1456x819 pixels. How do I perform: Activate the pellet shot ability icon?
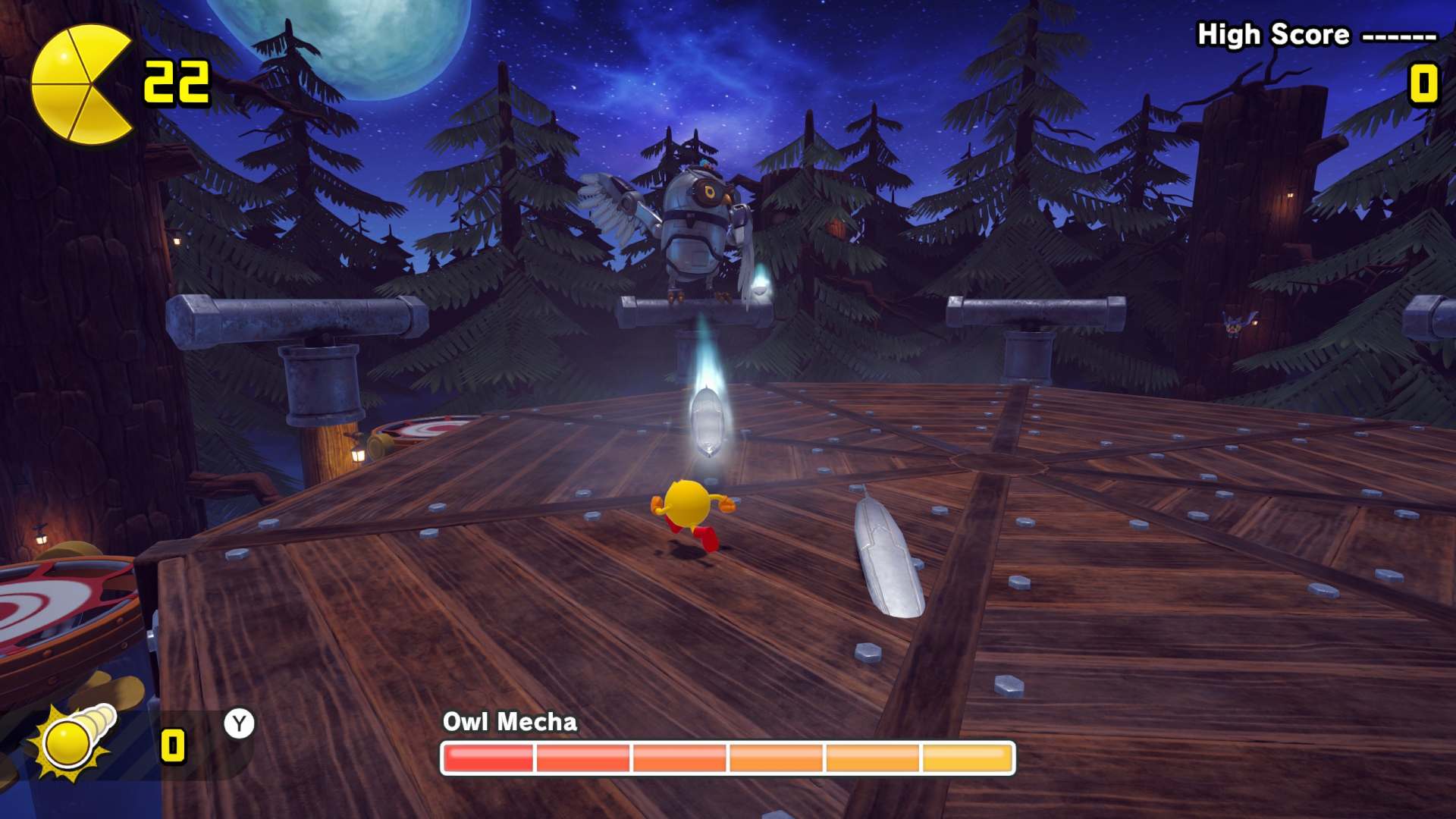click(74, 739)
